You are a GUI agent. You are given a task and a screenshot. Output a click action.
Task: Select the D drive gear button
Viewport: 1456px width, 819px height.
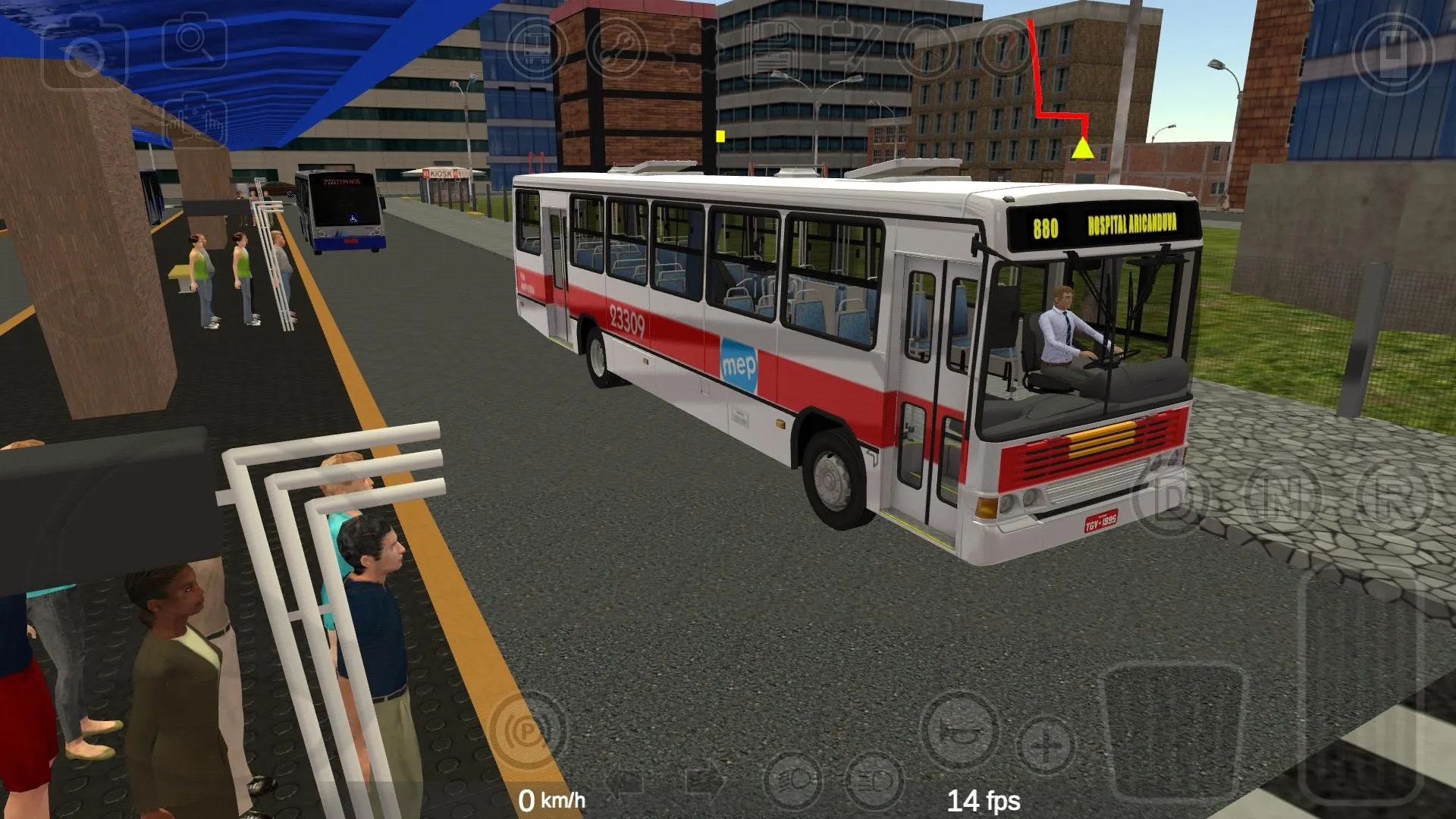click(1168, 500)
